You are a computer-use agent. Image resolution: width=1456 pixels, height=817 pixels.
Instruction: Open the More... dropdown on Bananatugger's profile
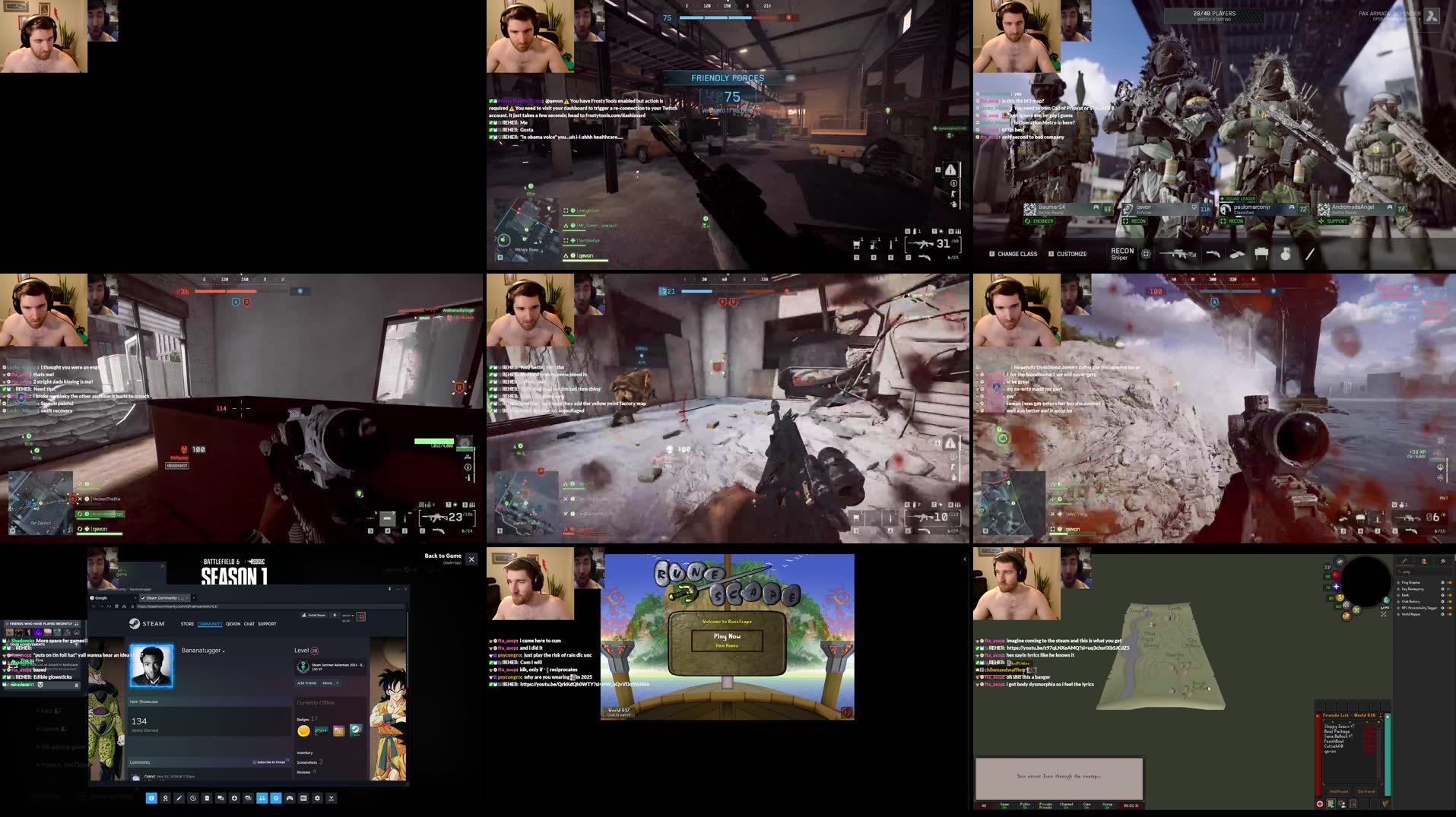[x=330, y=683]
